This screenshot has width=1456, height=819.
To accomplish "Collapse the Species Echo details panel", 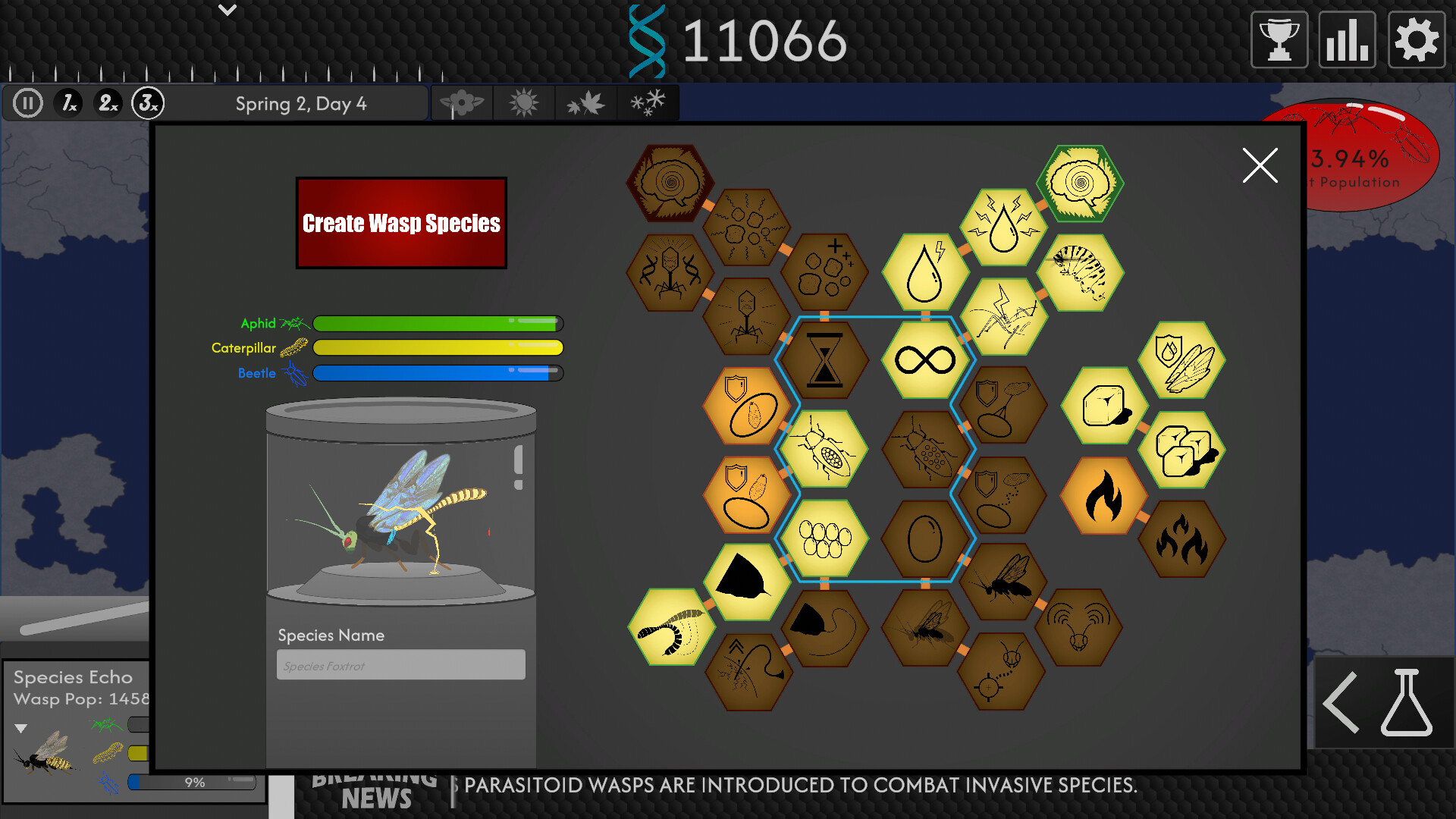I will (20, 726).
